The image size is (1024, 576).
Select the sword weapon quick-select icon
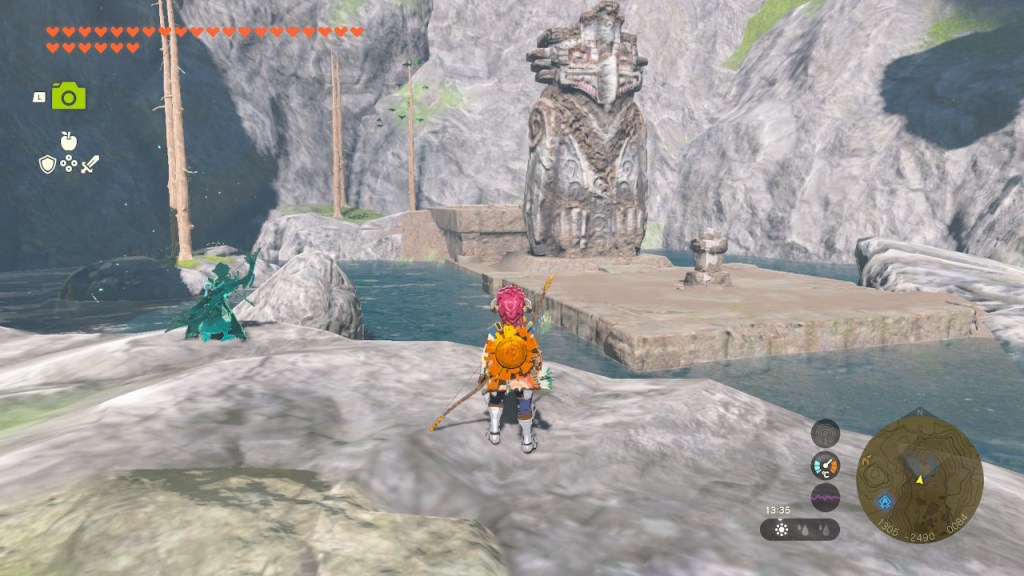[90, 165]
